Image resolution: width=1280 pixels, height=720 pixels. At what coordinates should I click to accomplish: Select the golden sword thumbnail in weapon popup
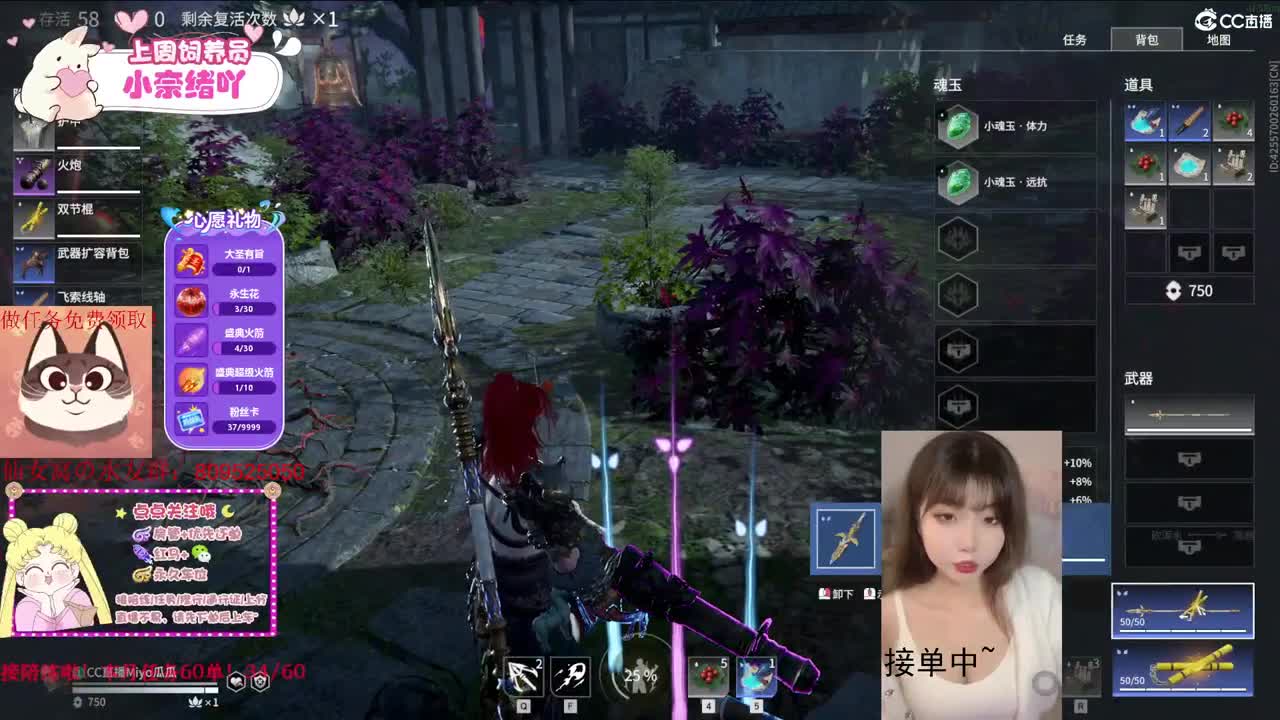[x=846, y=540]
